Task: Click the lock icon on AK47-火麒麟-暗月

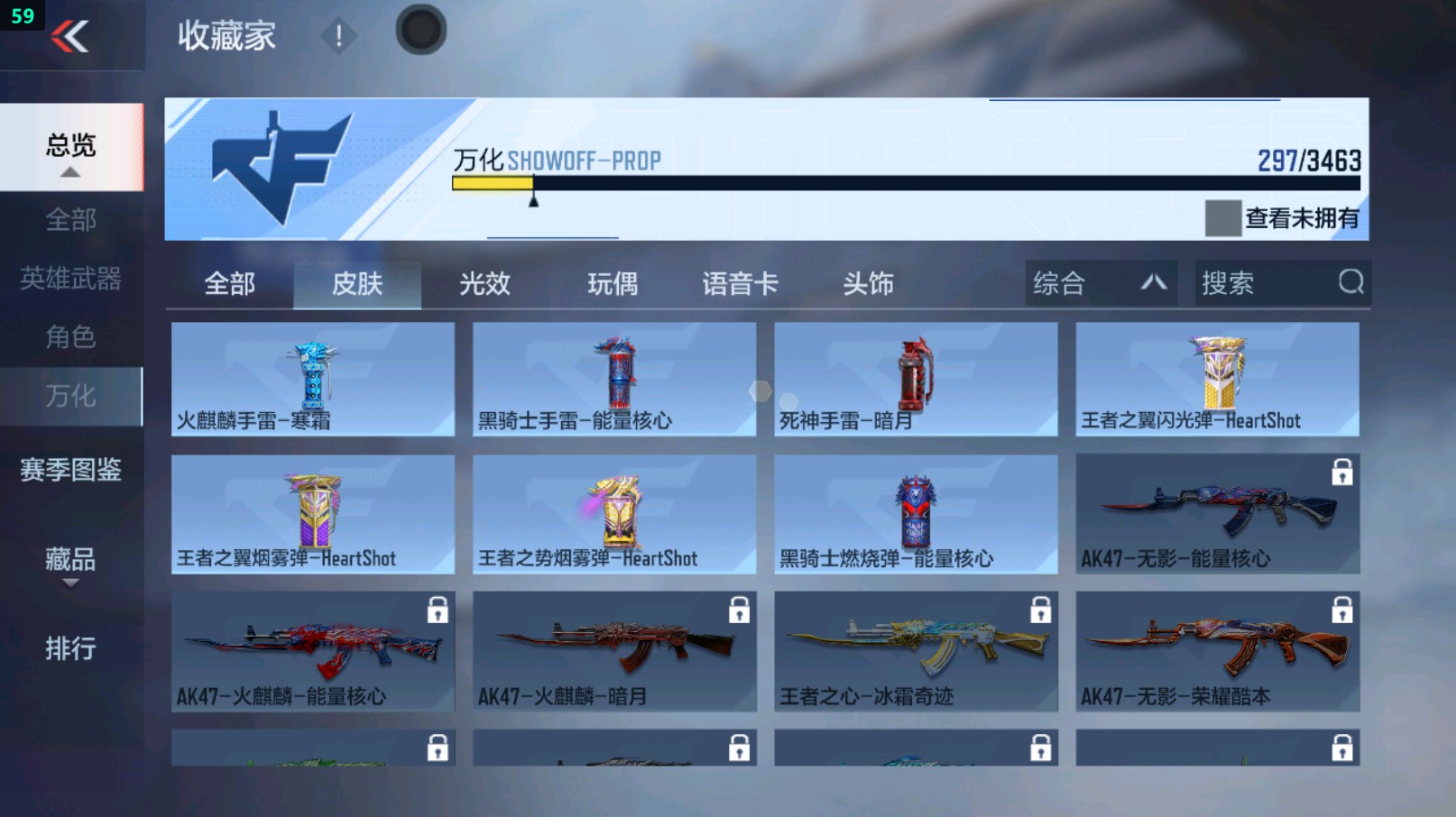Action: (x=738, y=610)
